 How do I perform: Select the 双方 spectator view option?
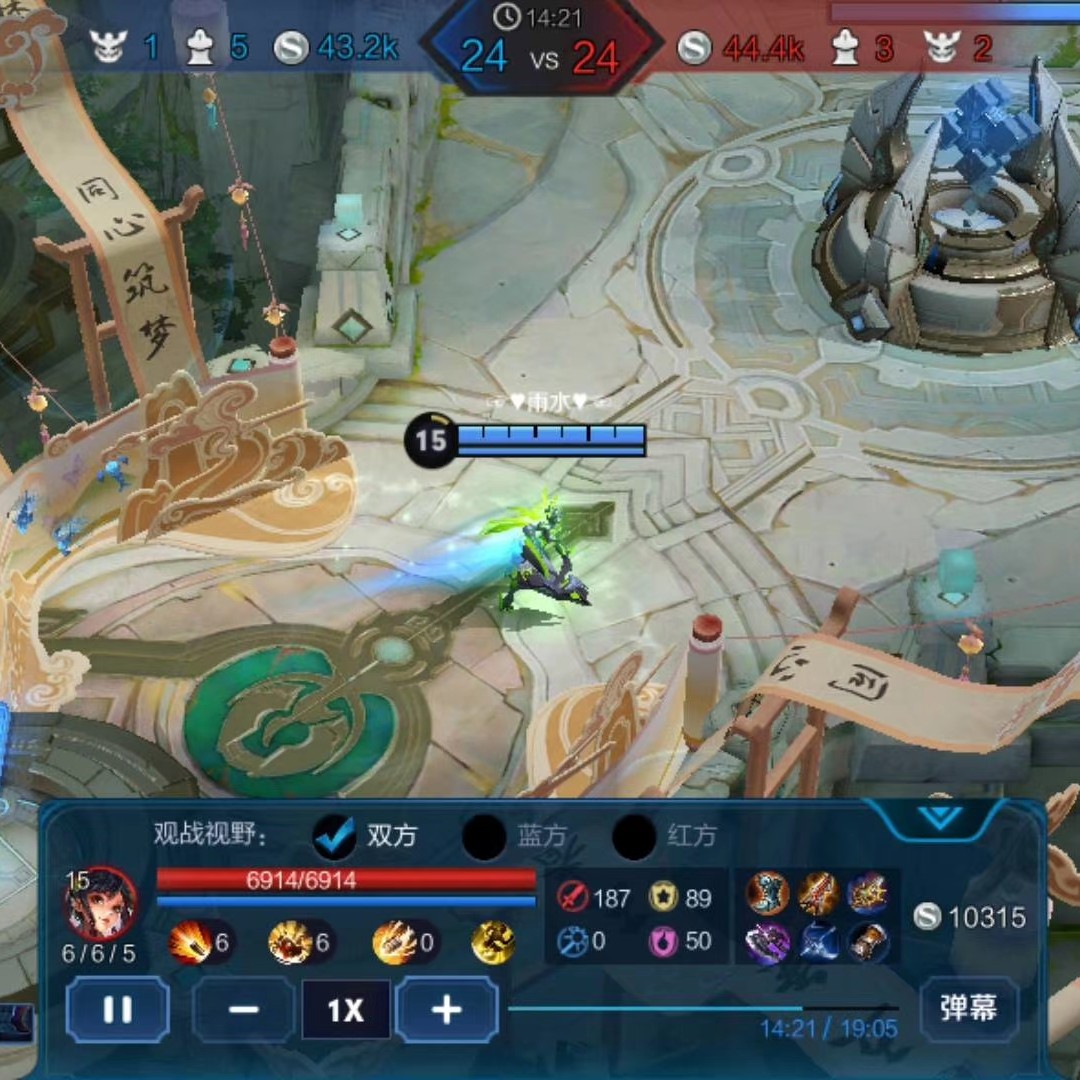335,836
